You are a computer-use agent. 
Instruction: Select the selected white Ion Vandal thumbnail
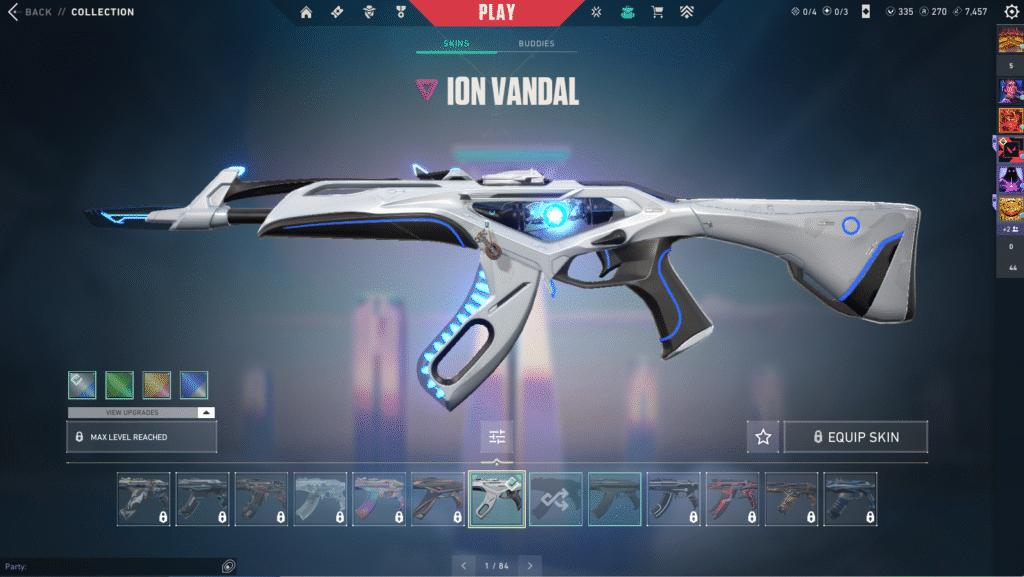tap(496, 499)
